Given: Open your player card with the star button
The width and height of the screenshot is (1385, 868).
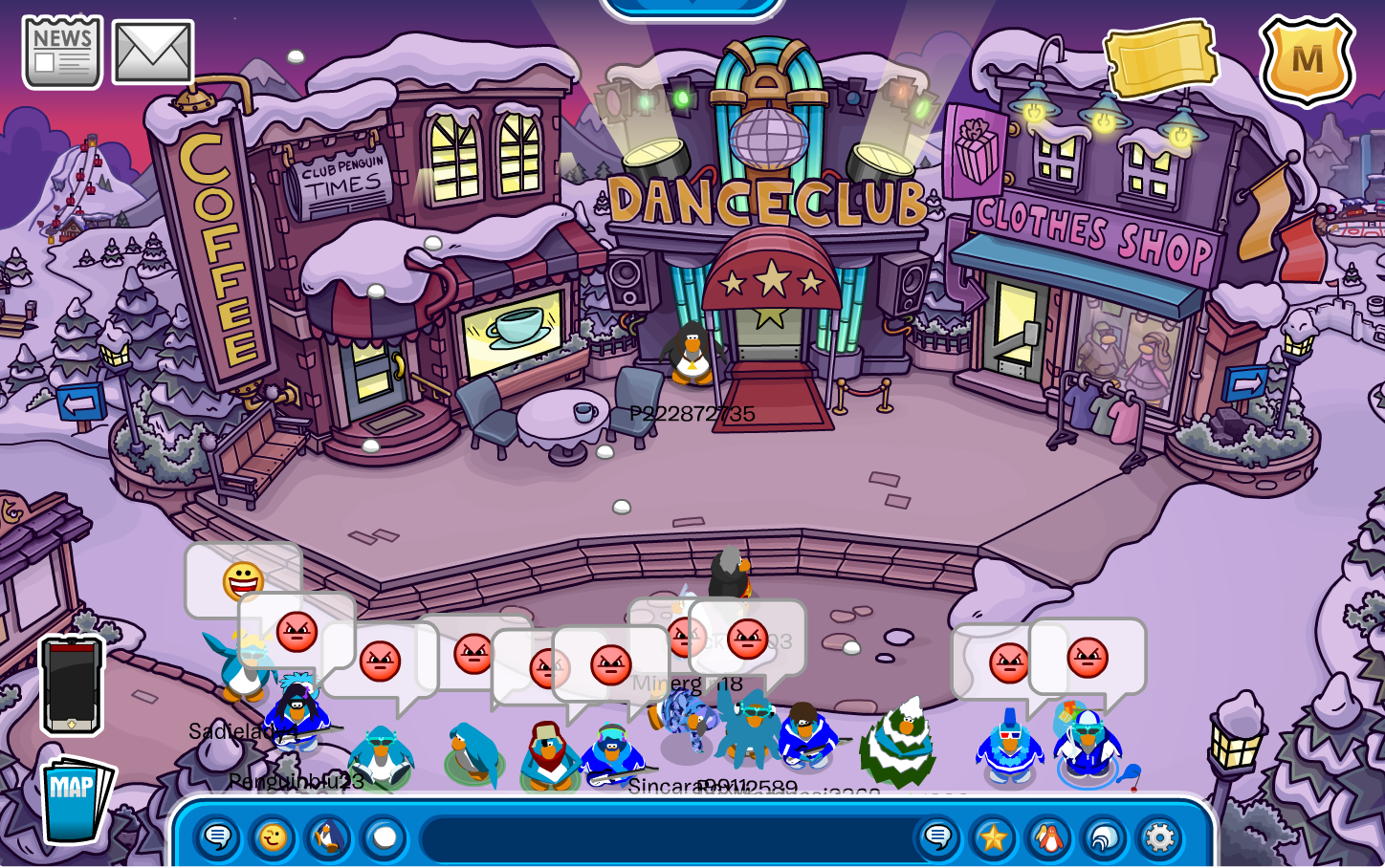Looking at the screenshot, I should click(993, 838).
